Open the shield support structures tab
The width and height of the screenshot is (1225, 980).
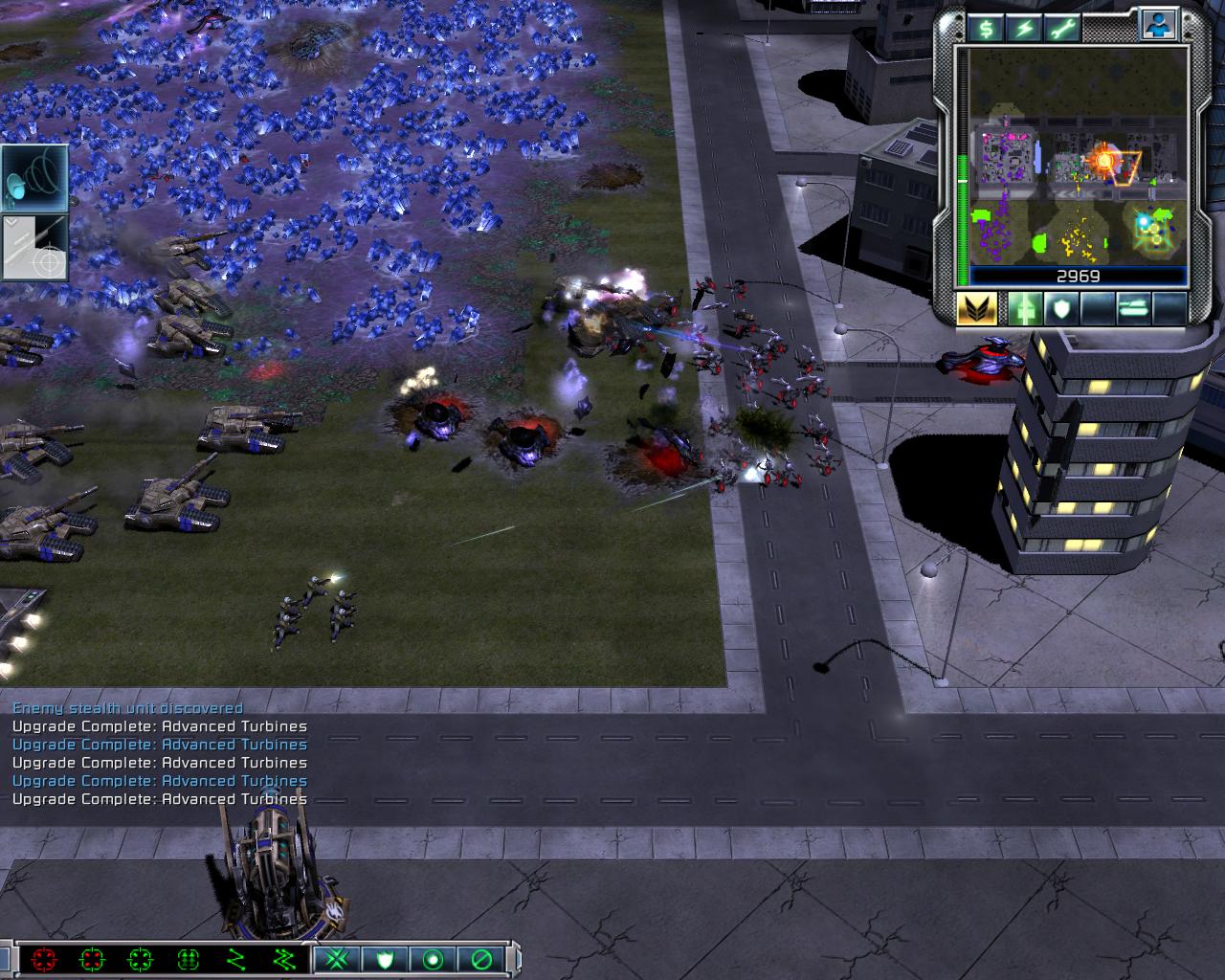[1060, 308]
